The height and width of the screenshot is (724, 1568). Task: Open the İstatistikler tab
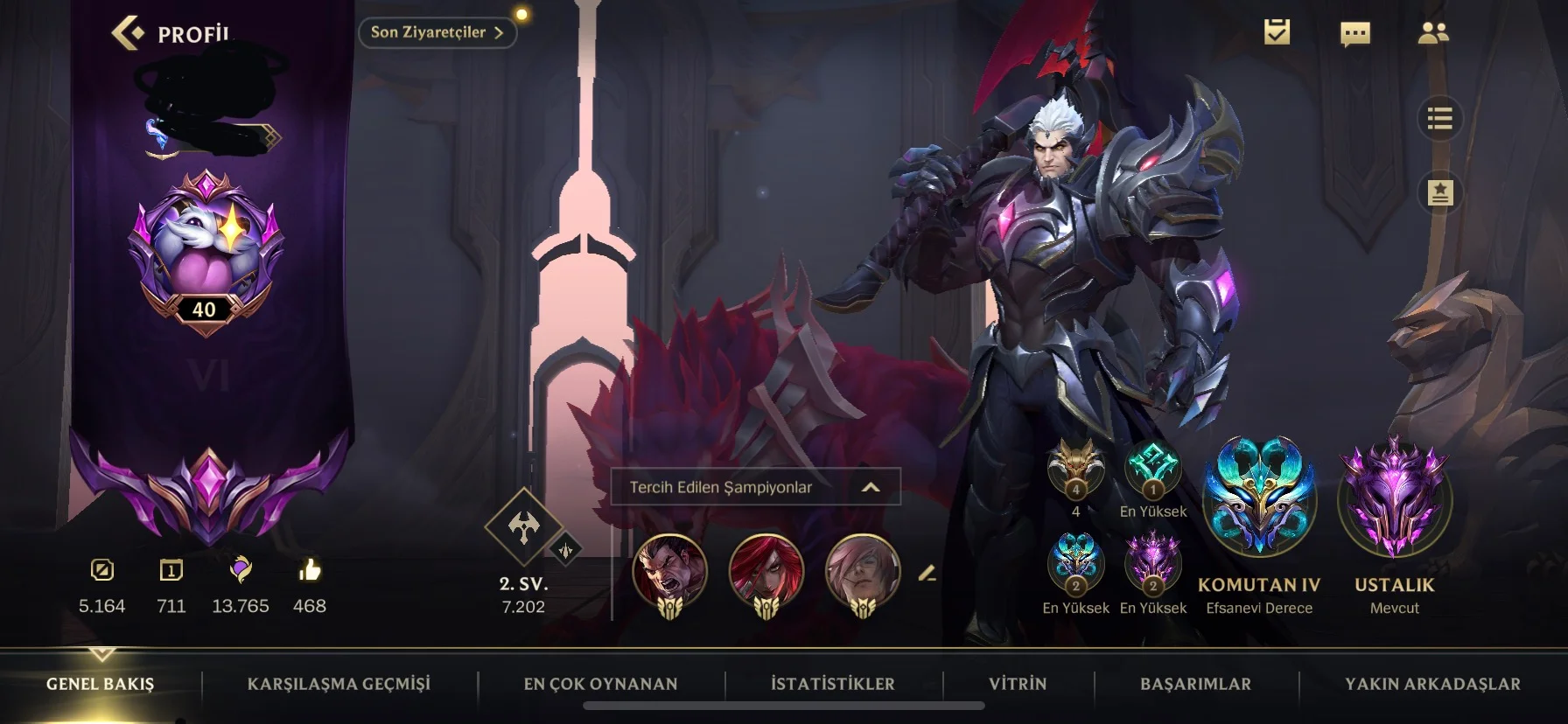click(832, 684)
